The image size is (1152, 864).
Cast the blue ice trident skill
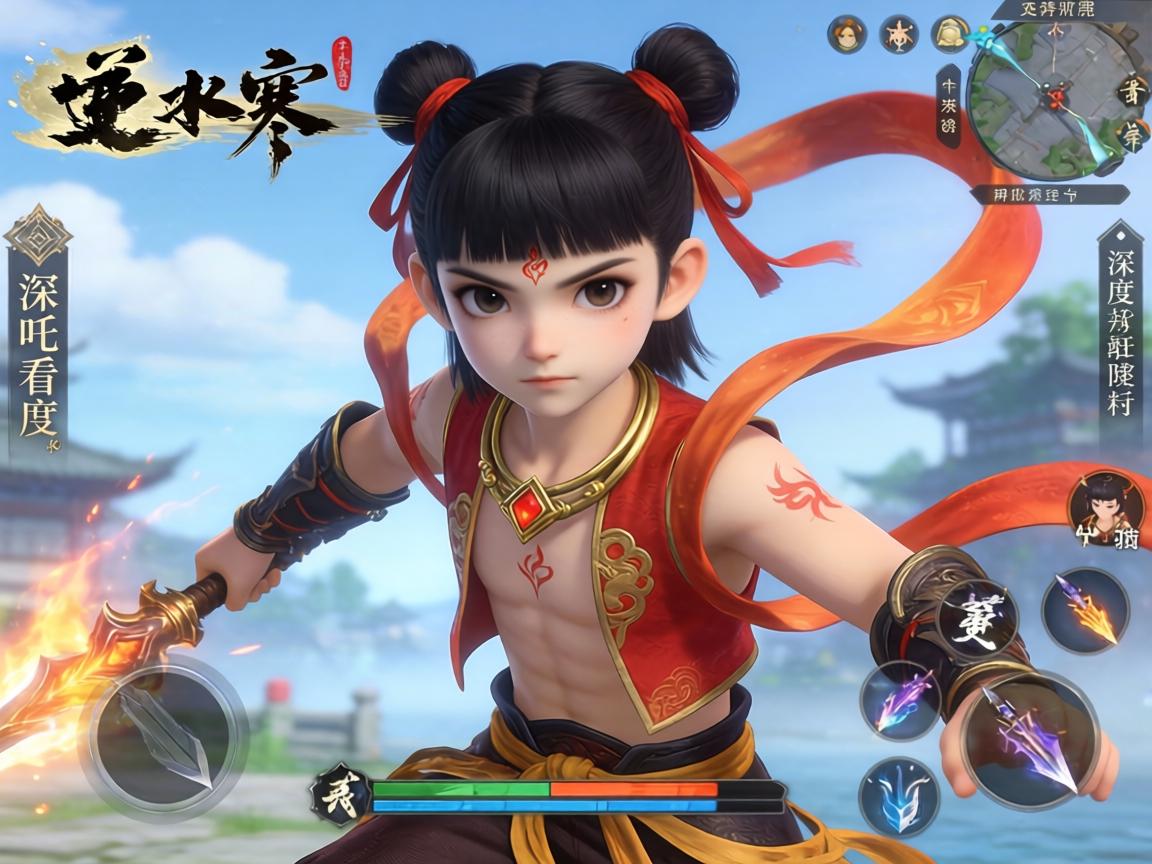[x=899, y=797]
